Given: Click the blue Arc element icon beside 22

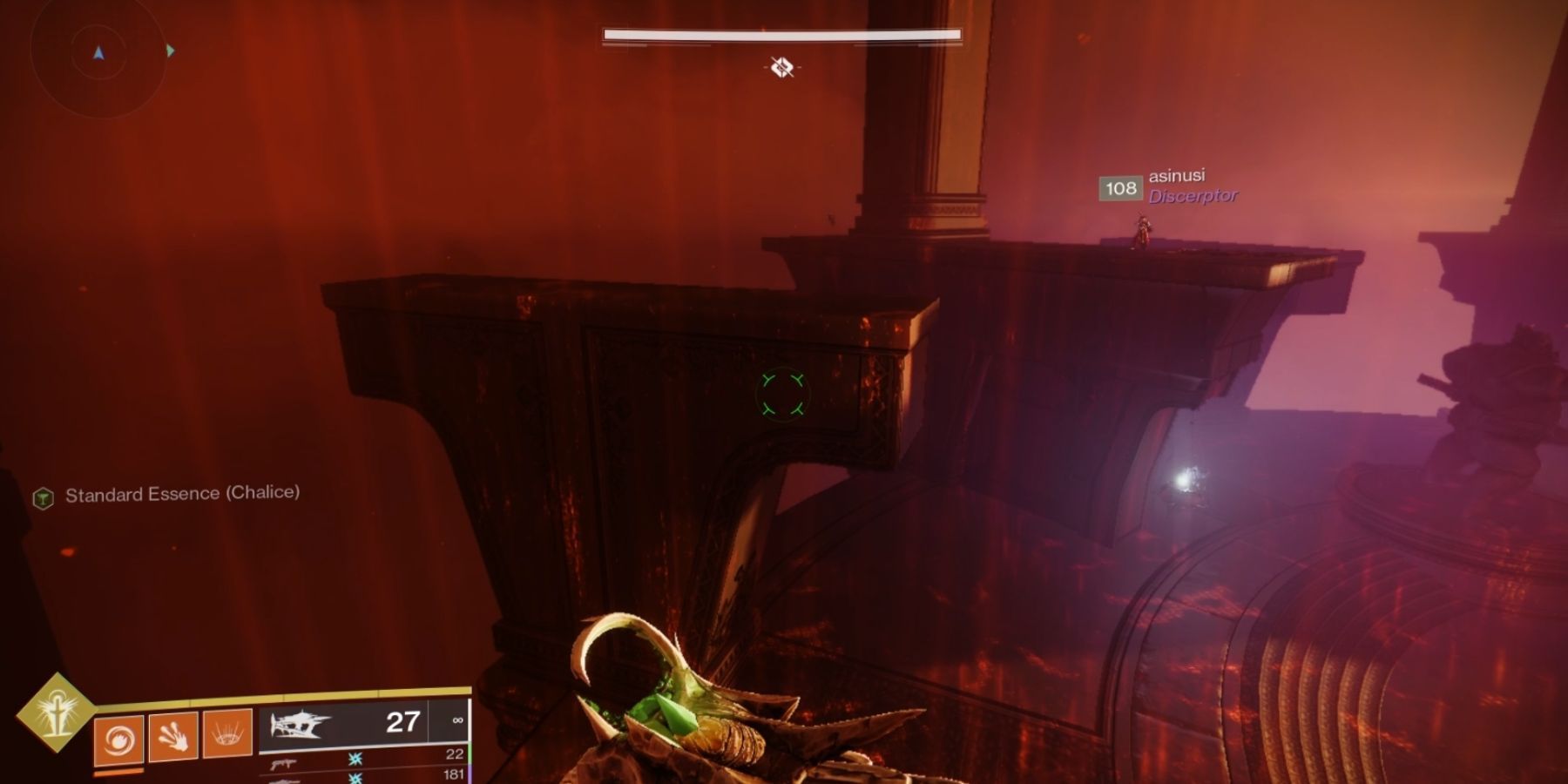Looking at the screenshot, I should (354, 760).
